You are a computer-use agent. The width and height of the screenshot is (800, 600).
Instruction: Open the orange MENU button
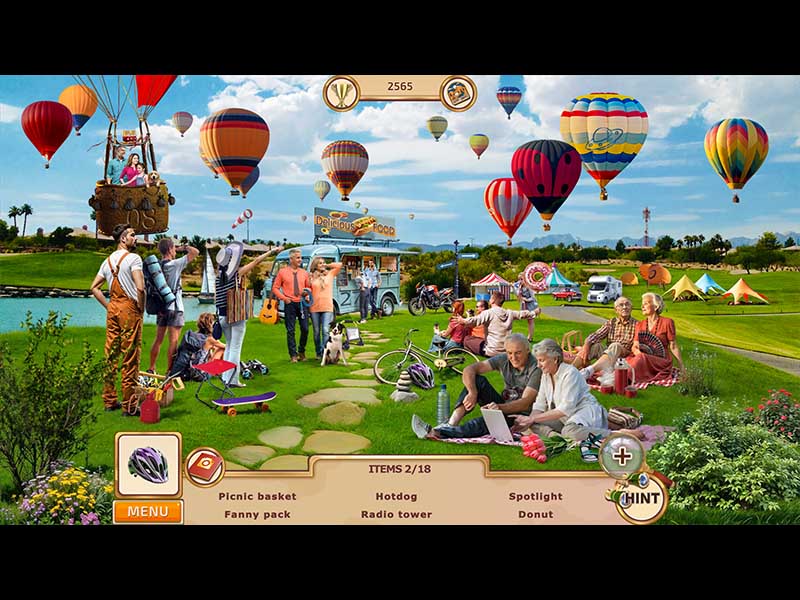[147, 512]
